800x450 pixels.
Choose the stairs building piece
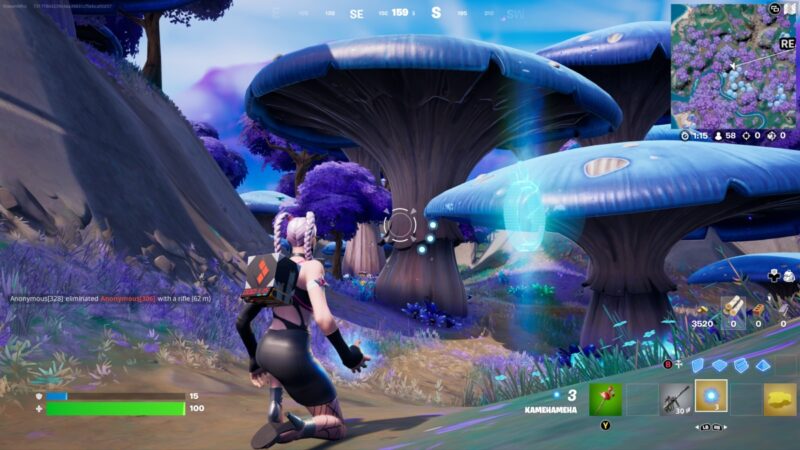741,366
